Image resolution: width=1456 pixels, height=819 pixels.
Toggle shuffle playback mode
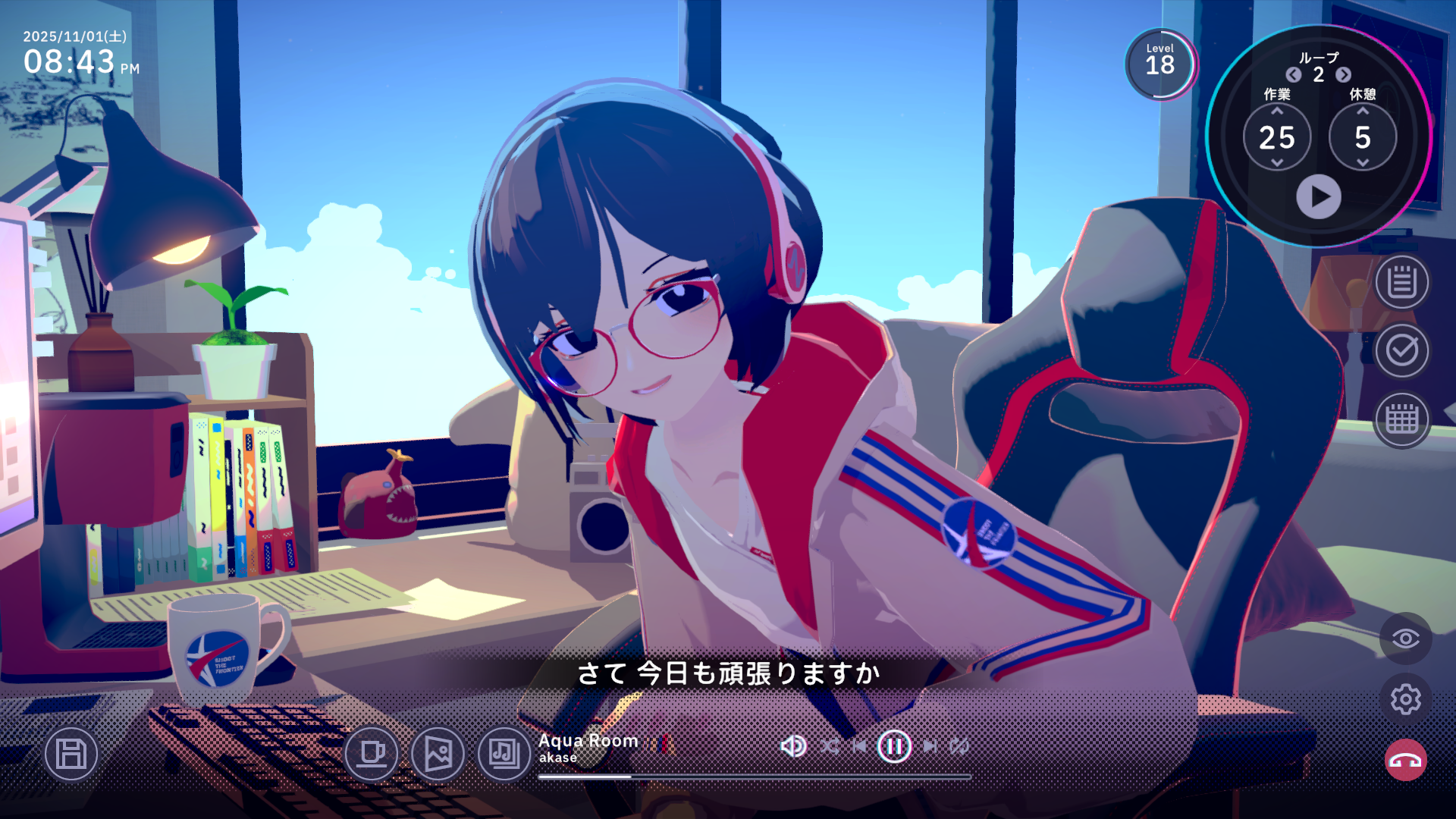click(x=830, y=745)
